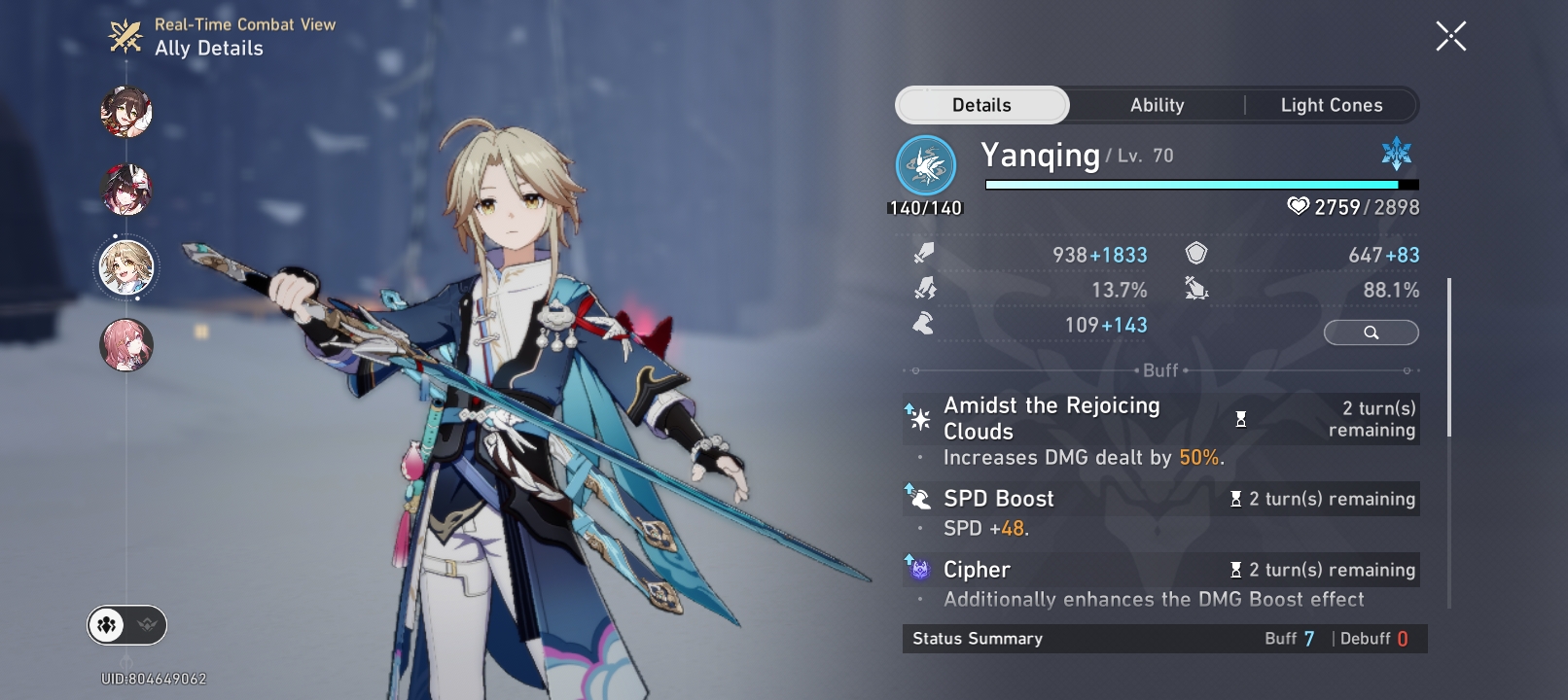Select Yanqing's circular avatar in the party list
The image size is (1568, 700).
126,266
